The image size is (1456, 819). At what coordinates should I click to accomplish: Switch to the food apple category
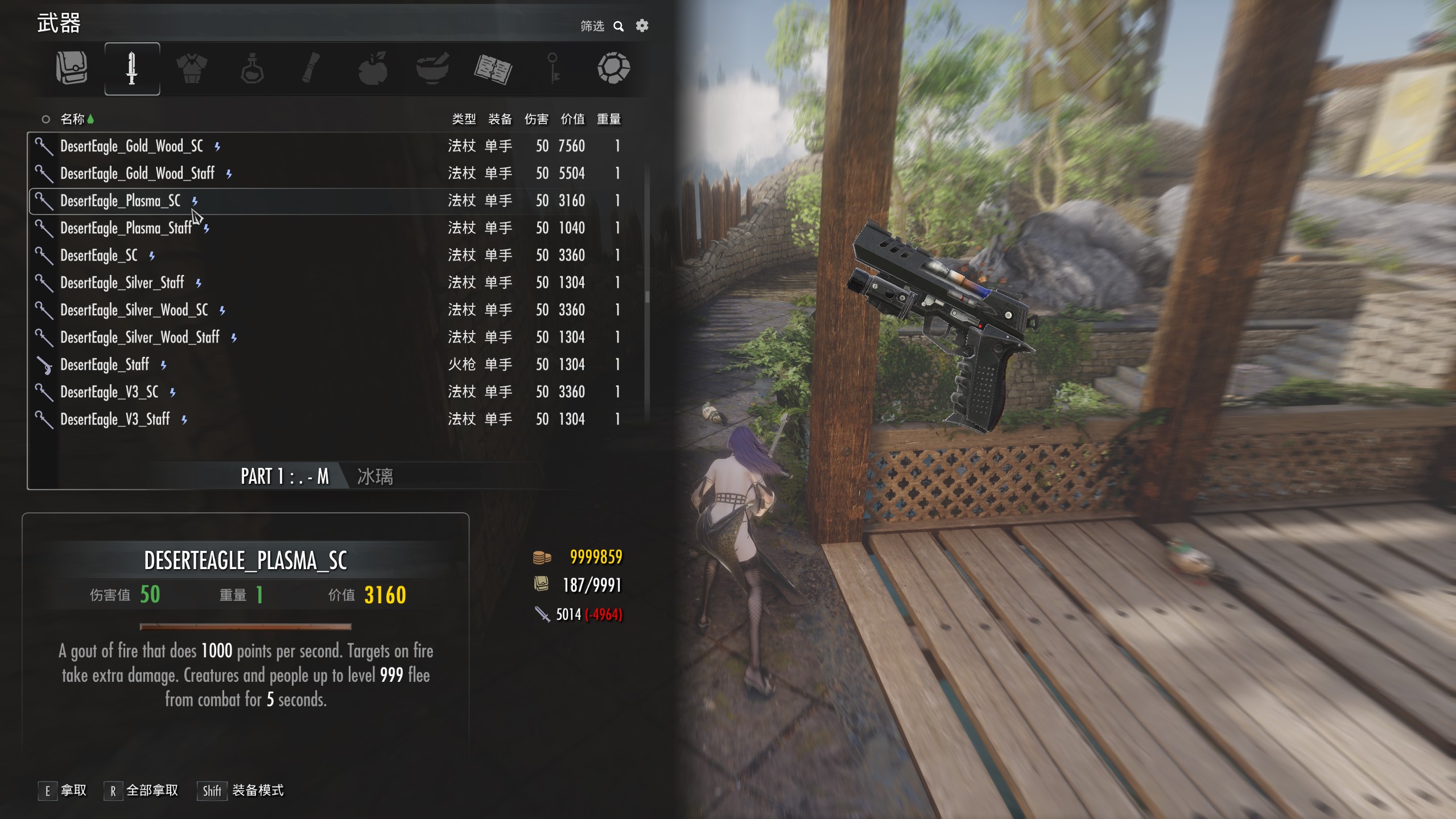(373, 68)
